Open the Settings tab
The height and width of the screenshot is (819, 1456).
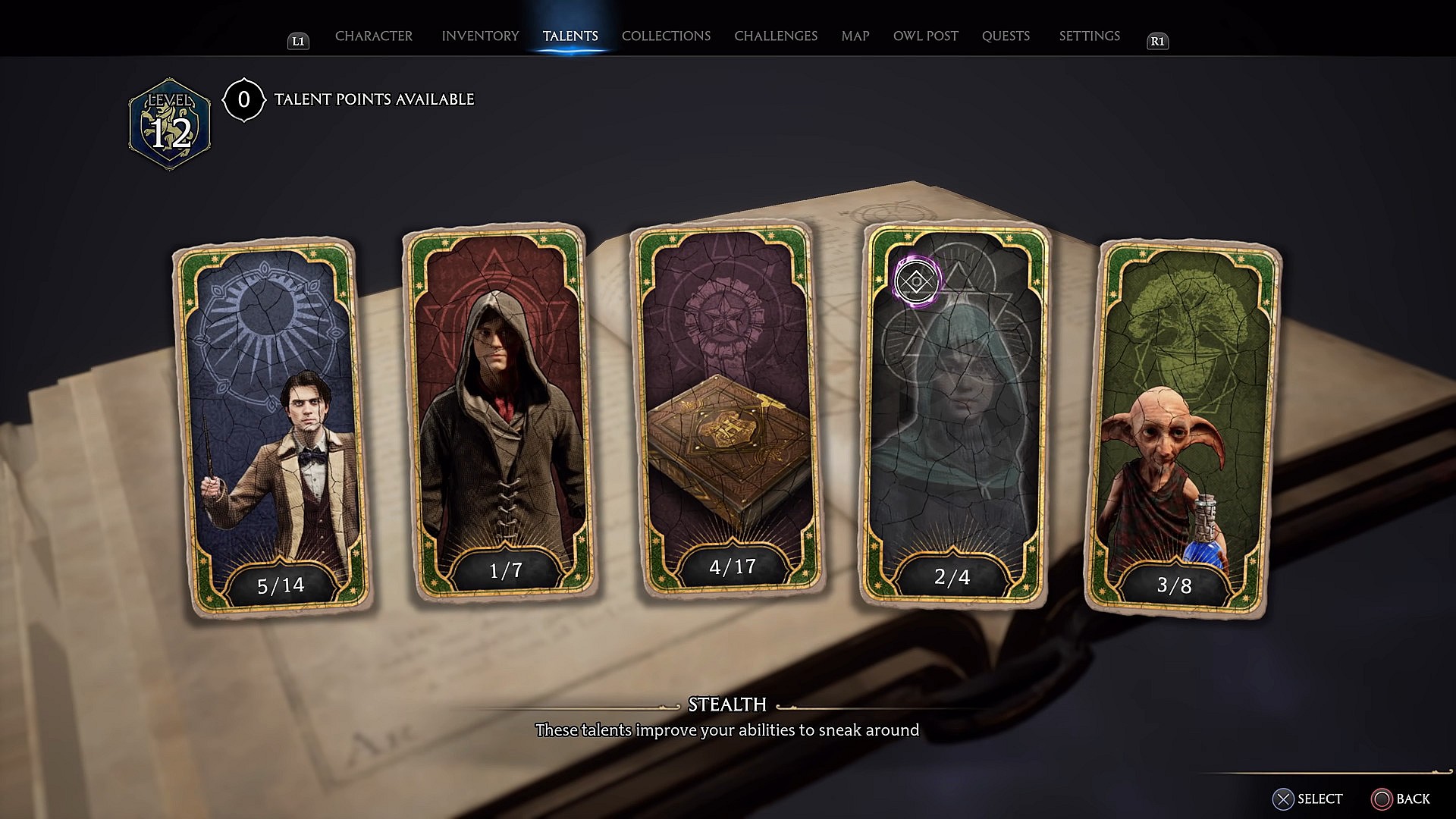[x=1089, y=36]
